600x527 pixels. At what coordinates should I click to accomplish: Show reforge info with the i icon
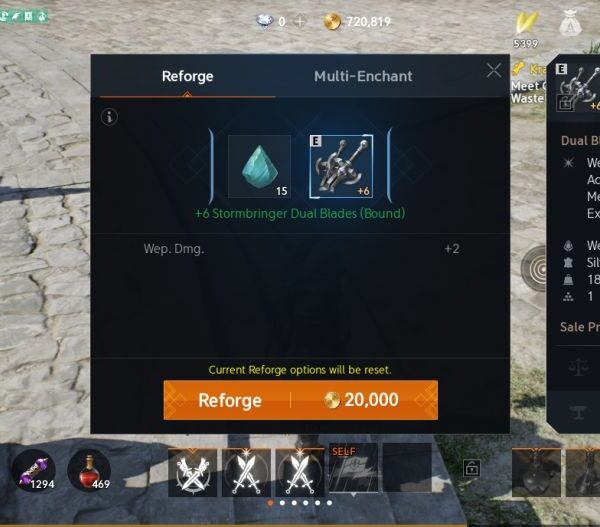[x=110, y=117]
